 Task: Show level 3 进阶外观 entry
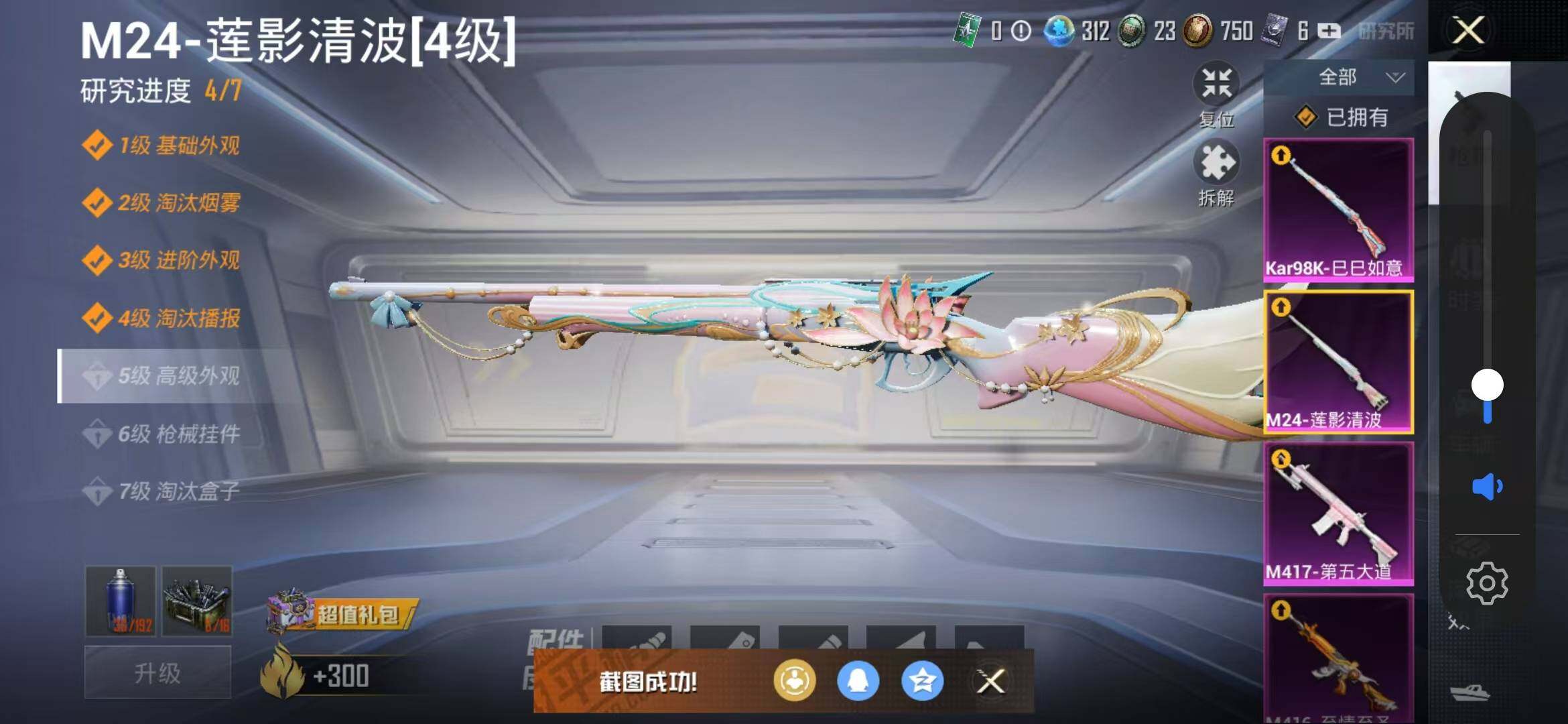coord(161,260)
